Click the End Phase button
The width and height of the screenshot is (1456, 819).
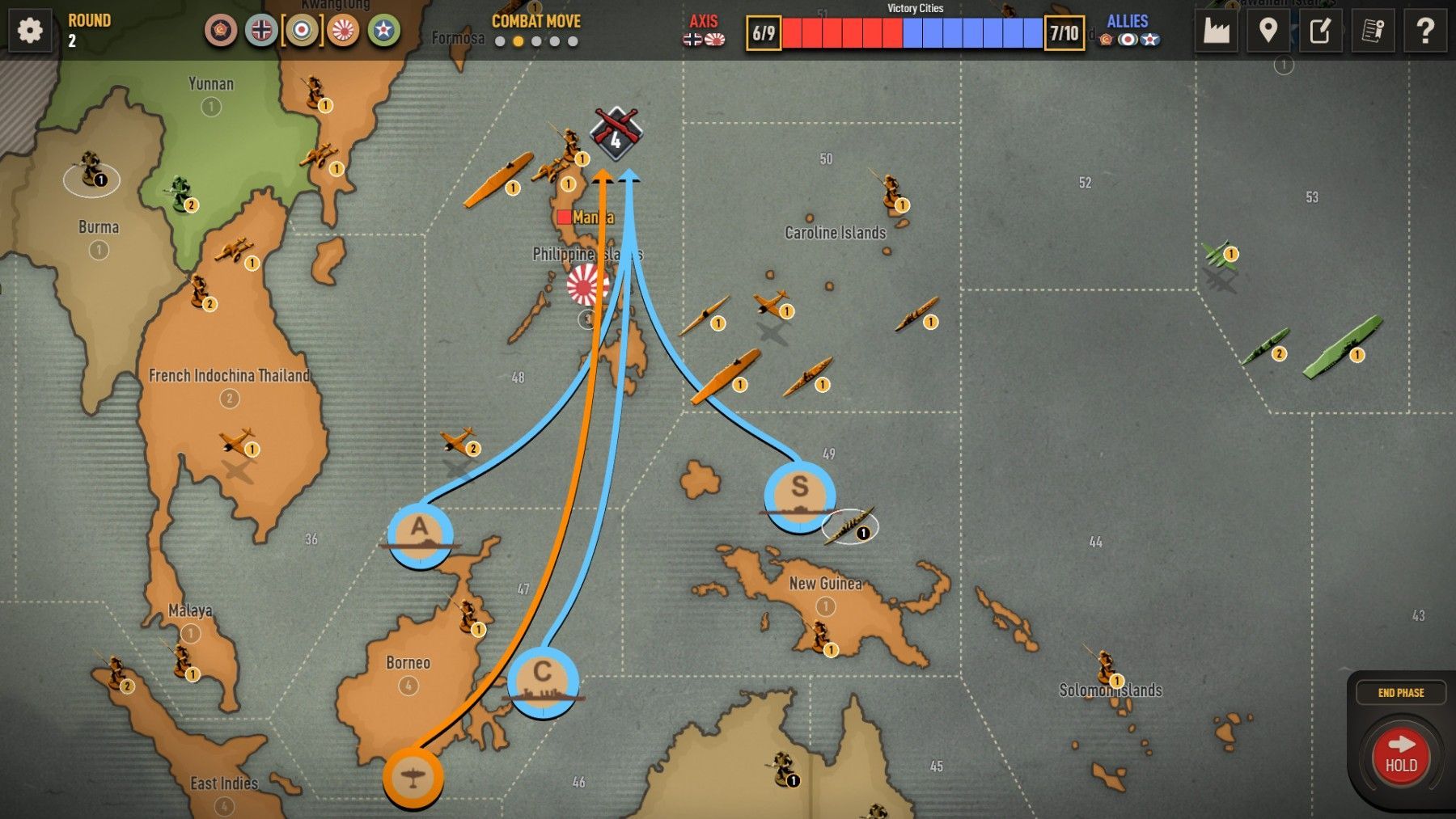pyautogui.click(x=1401, y=693)
